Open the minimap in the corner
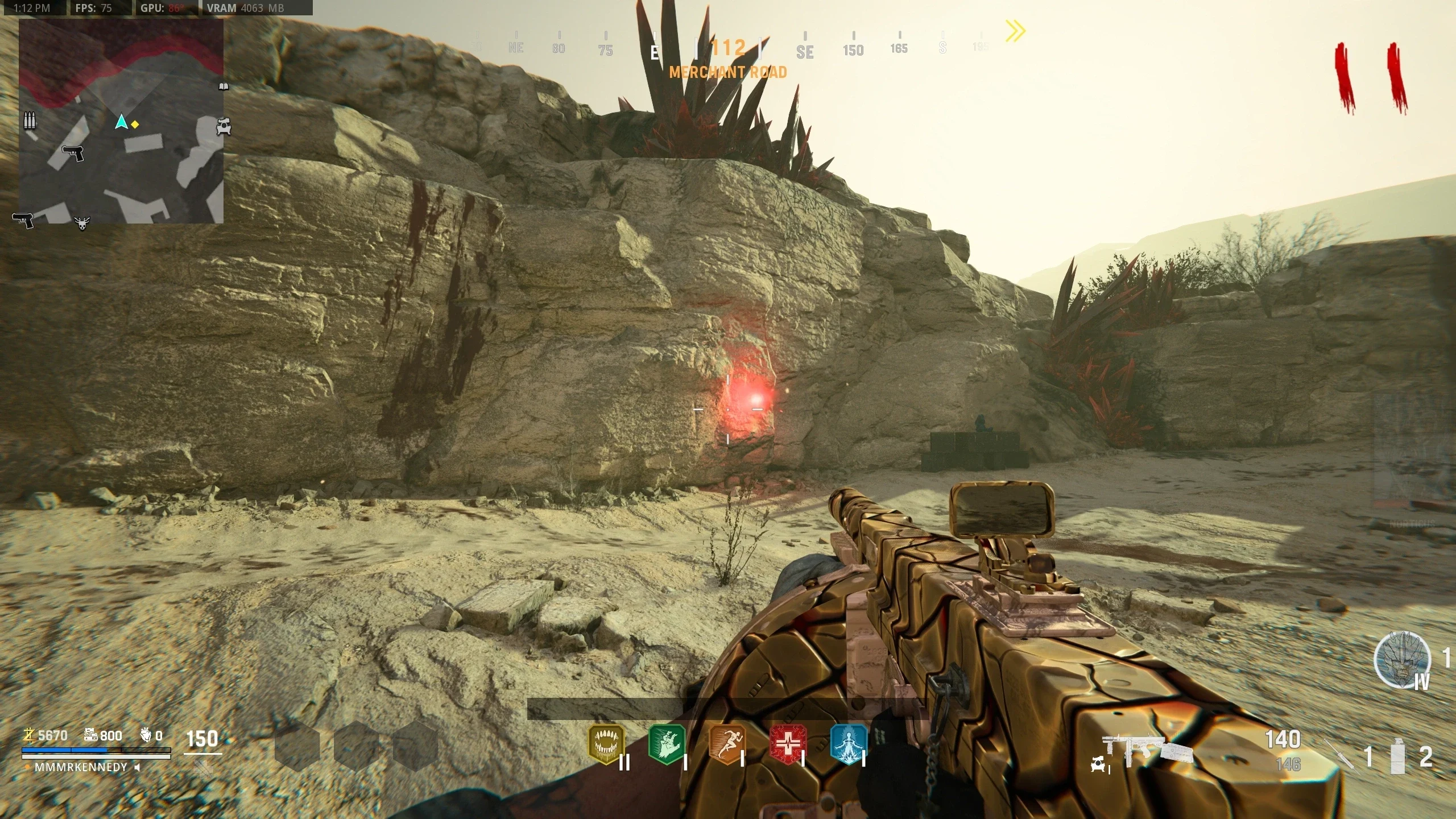The width and height of the screenshot is (1456, 819). 121,121
